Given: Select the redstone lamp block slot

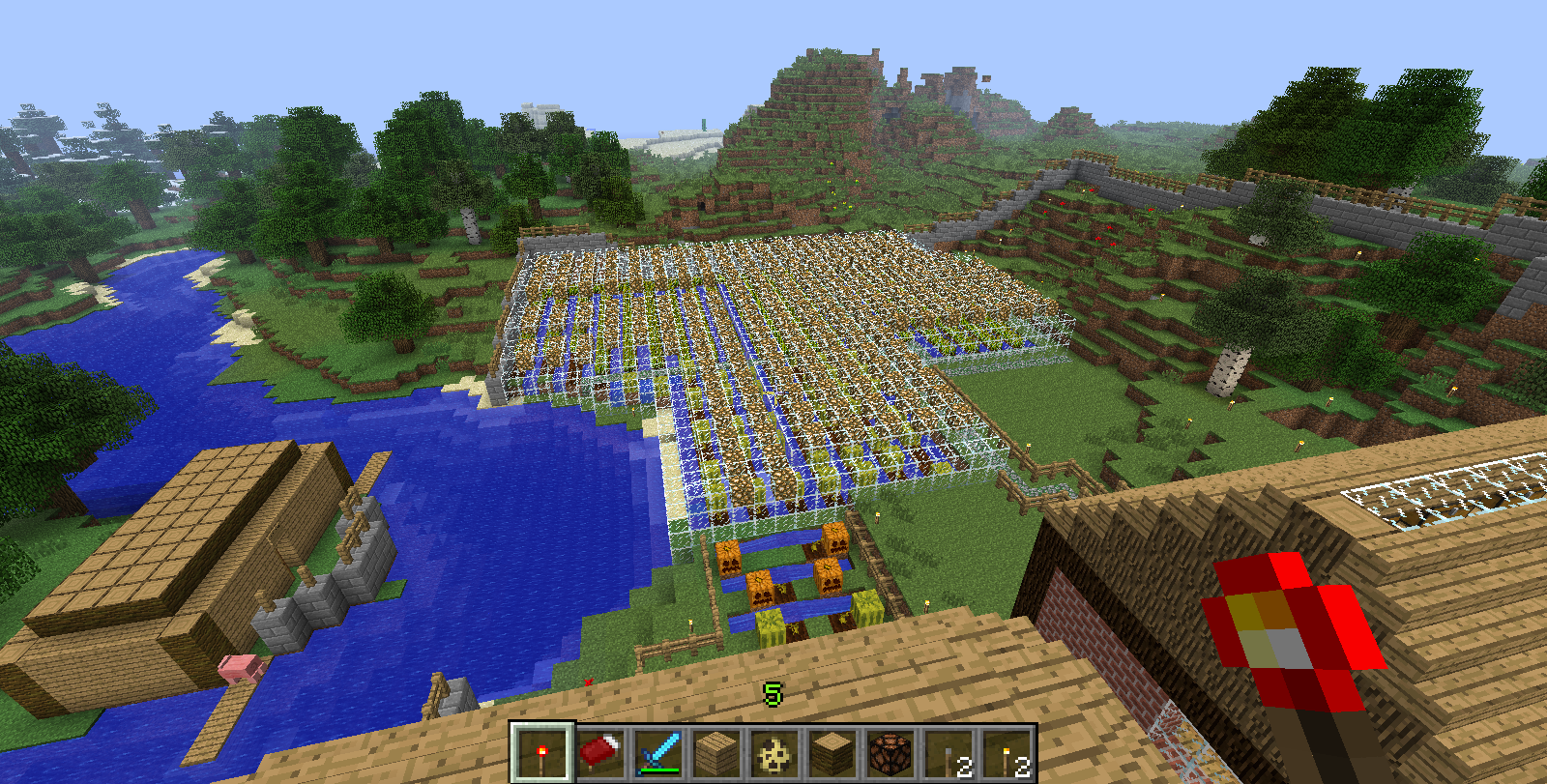Looking at the screenshot, I should (x=890, y=753).
